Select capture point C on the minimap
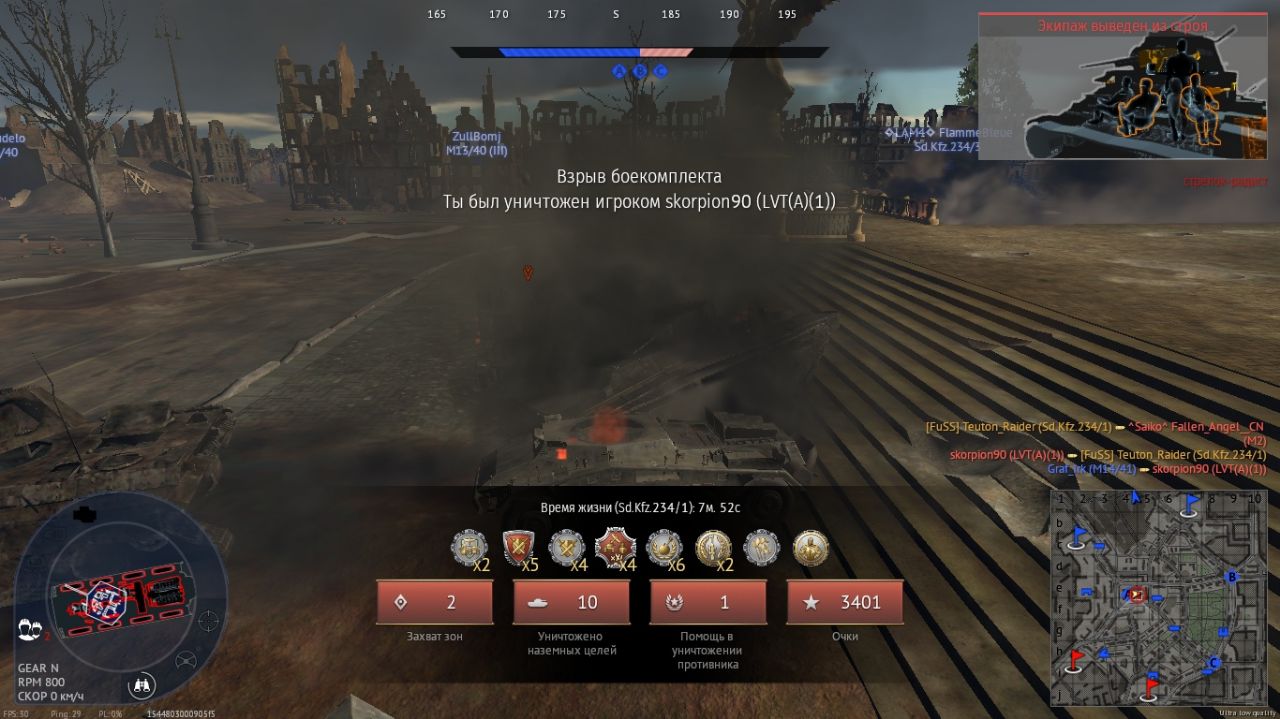This screenshot has width=1280, height=719. click(1214, 662)
